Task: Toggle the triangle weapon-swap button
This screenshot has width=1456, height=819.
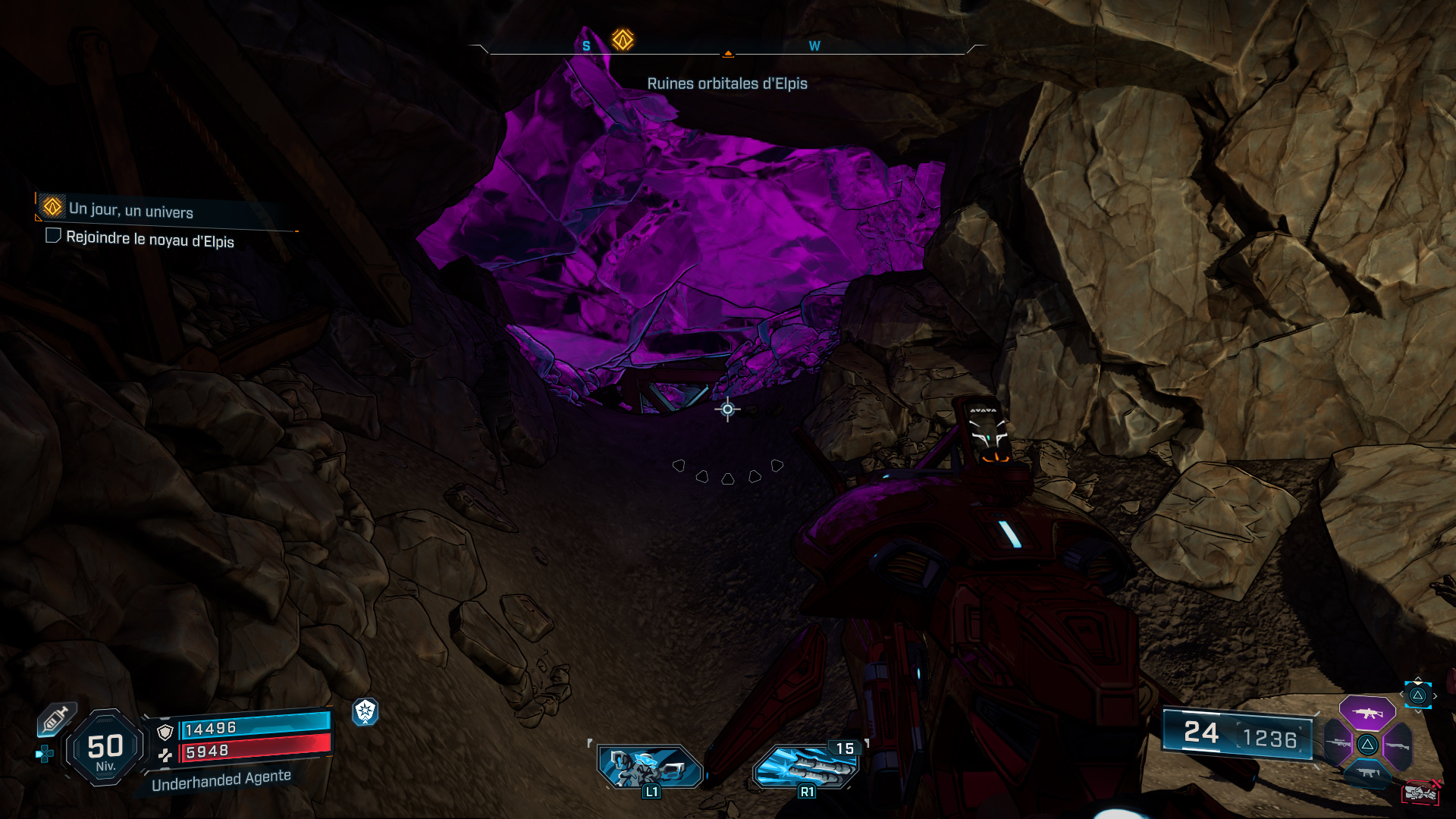Action: click(x=1367, y=745)
